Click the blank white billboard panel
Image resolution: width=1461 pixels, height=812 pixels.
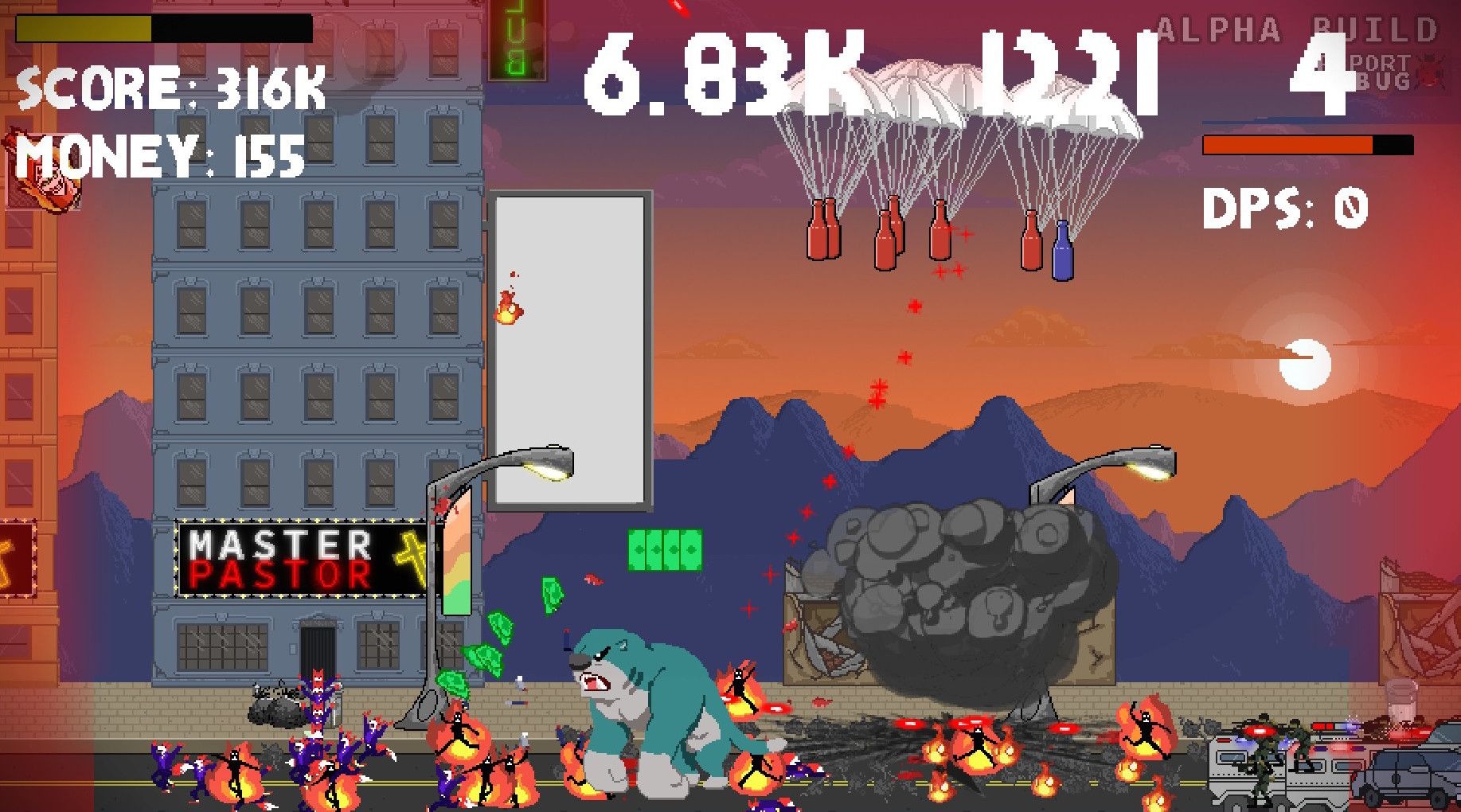(569, 350)
